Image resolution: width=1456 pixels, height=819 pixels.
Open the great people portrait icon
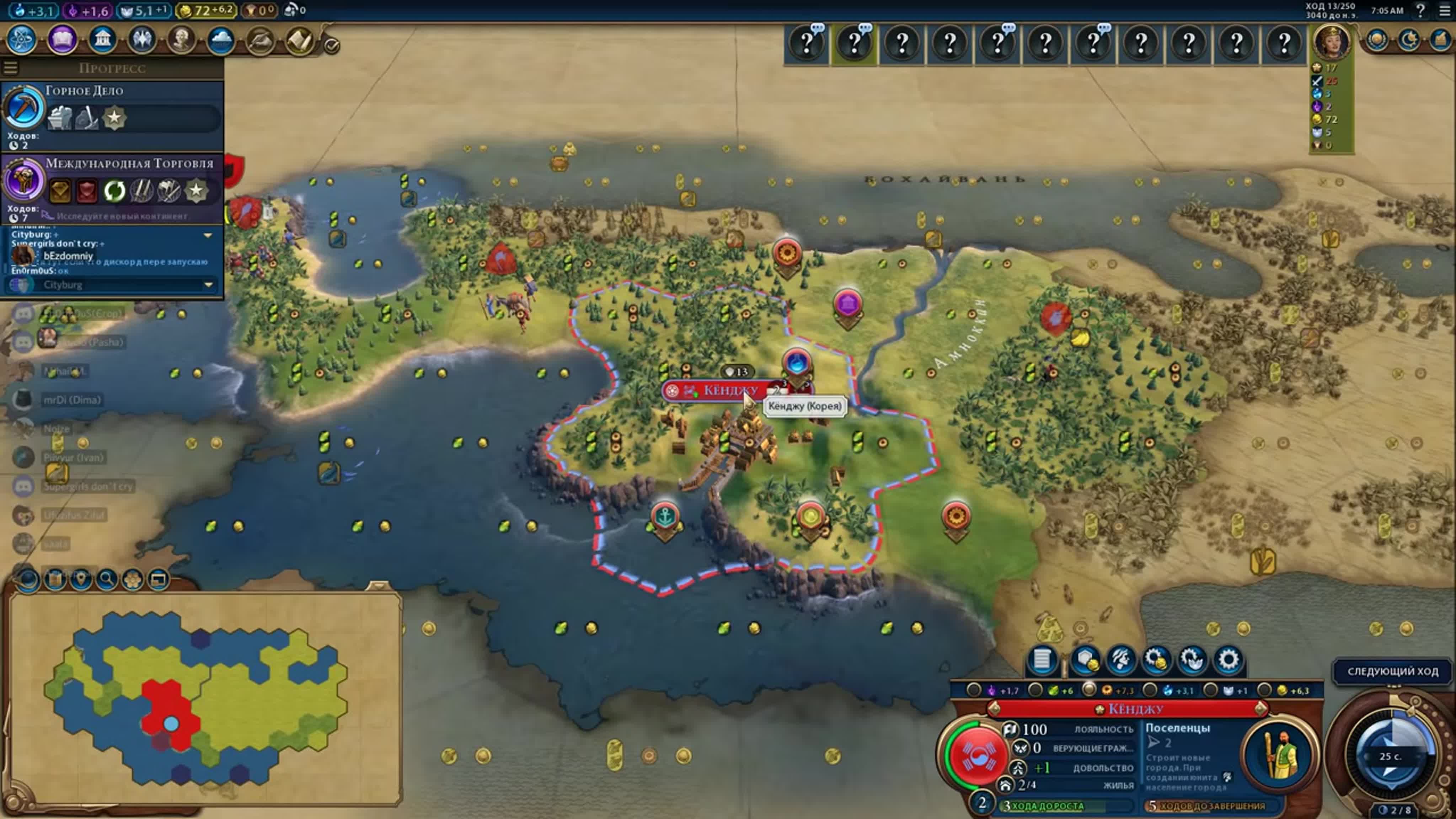[x=181, y=40]
